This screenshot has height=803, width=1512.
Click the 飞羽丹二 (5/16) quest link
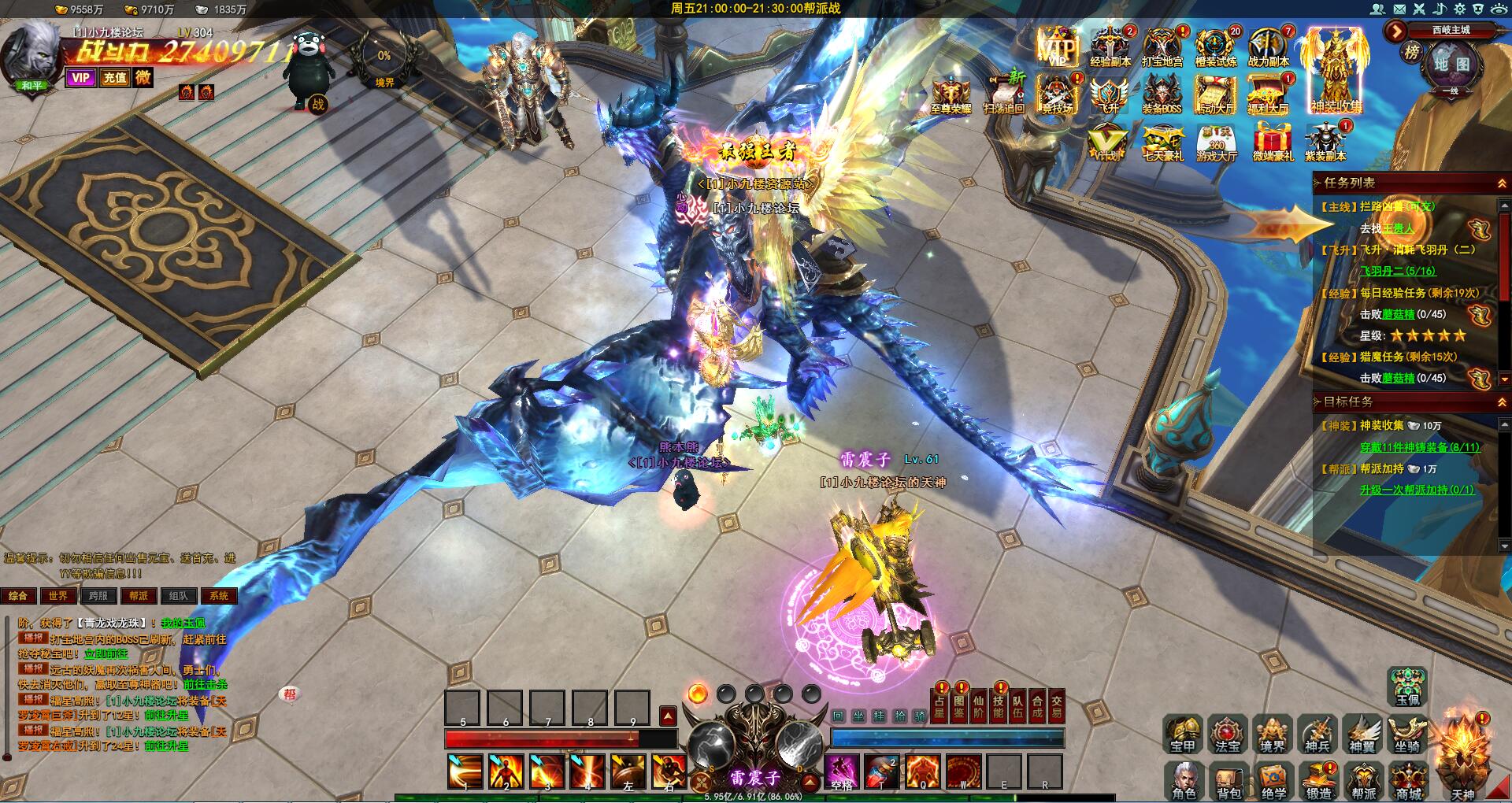(x=1398, y=271)
